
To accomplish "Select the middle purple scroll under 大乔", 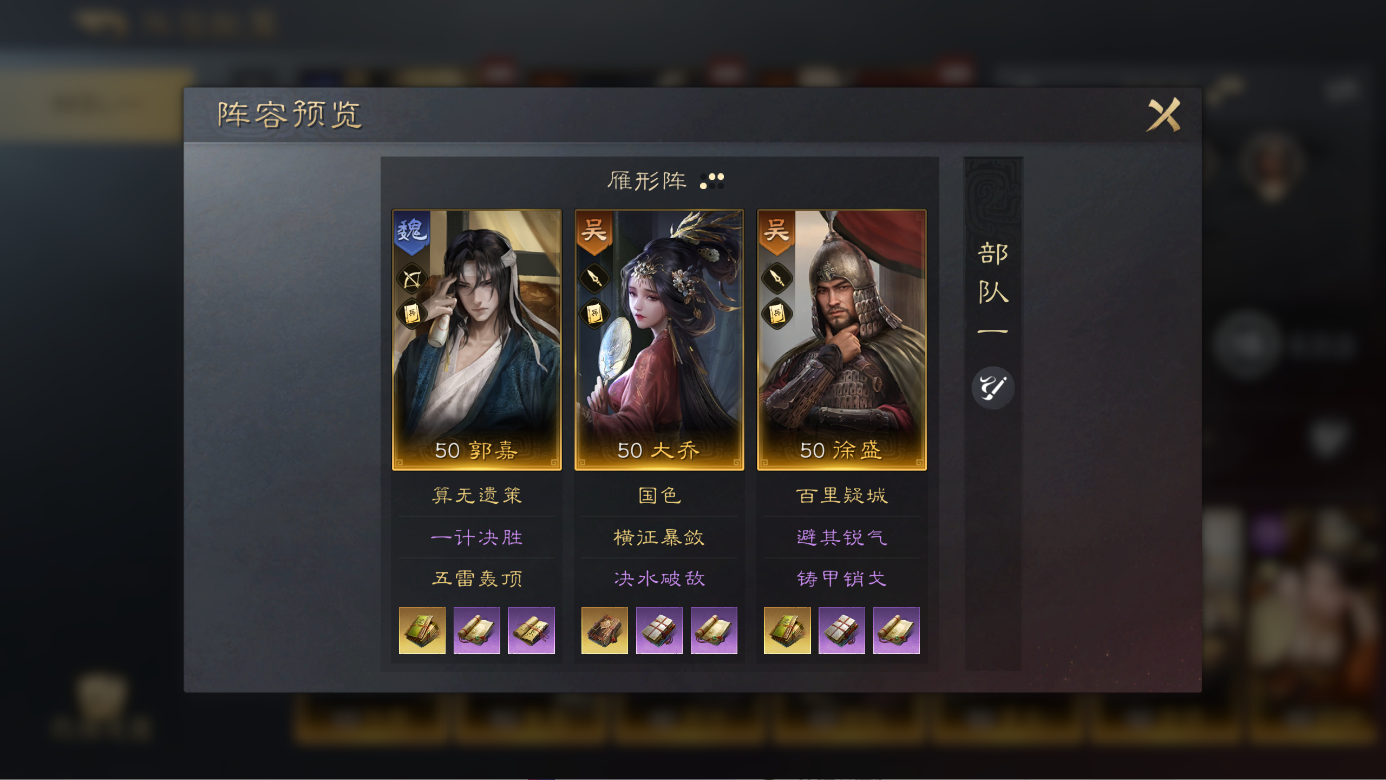I will pyautogui.click(x=657, y=630).
